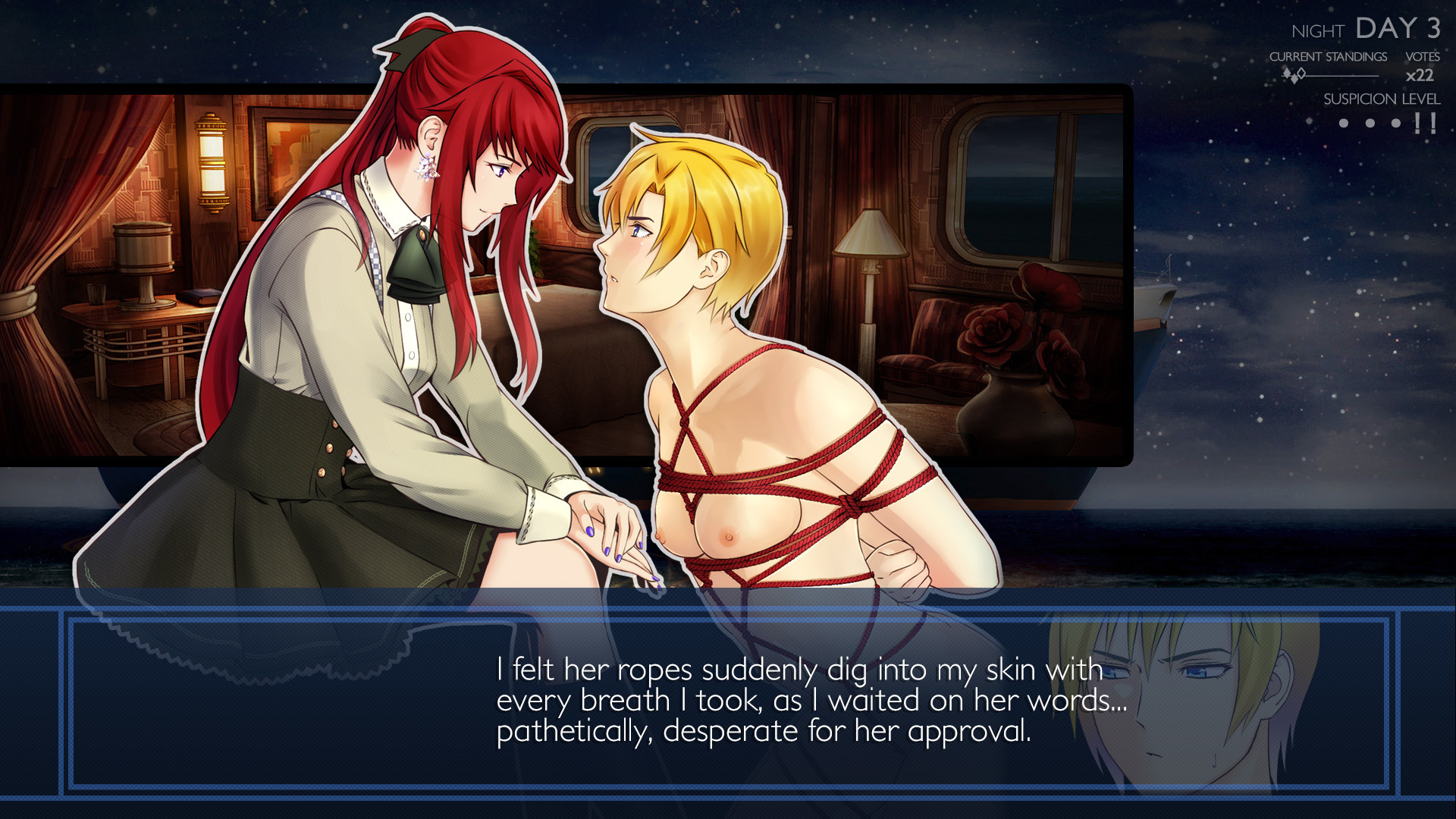Click the double exclamation suspicion warning

[x=1425, y=121]
